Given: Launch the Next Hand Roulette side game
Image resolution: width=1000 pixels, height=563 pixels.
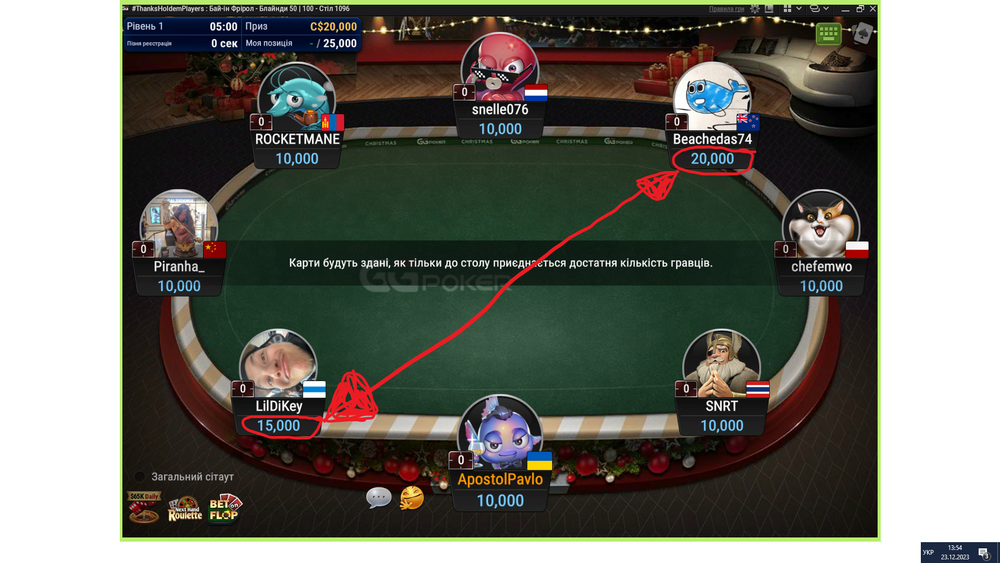Looking at the screenshot, I should point(185,509).
